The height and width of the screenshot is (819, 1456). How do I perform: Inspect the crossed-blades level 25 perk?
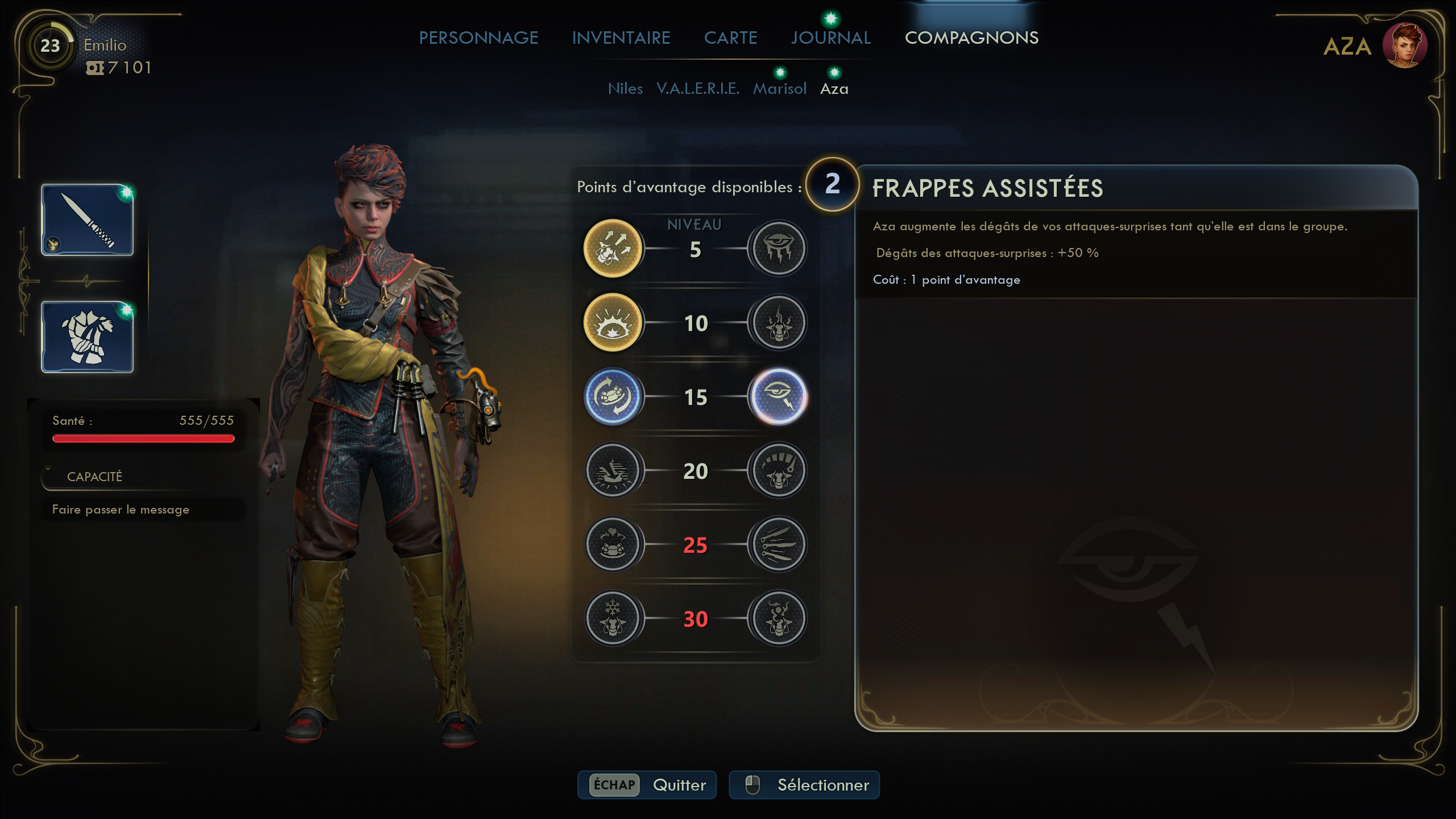pos(779,544)
